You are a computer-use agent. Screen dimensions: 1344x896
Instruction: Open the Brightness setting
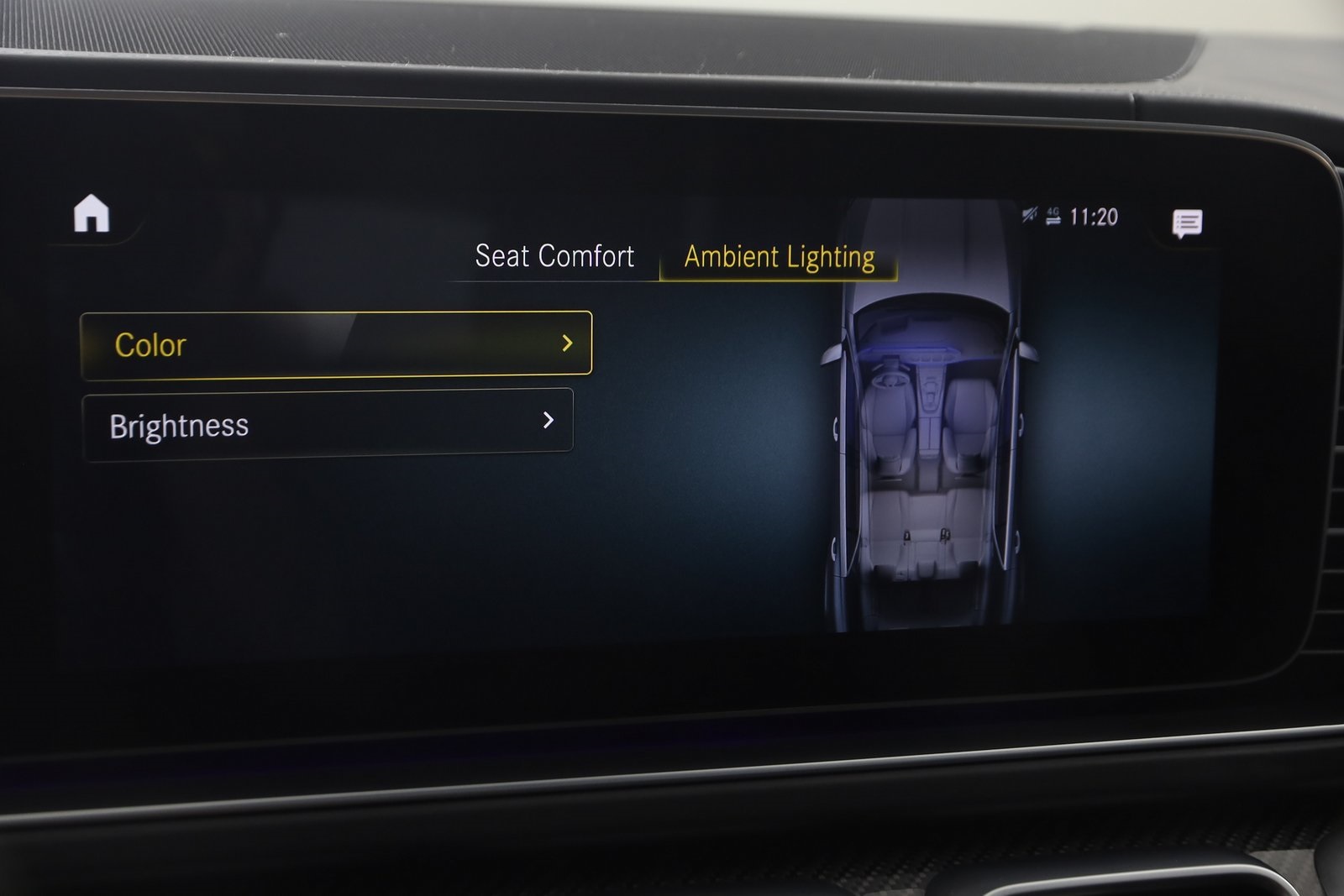328,424
